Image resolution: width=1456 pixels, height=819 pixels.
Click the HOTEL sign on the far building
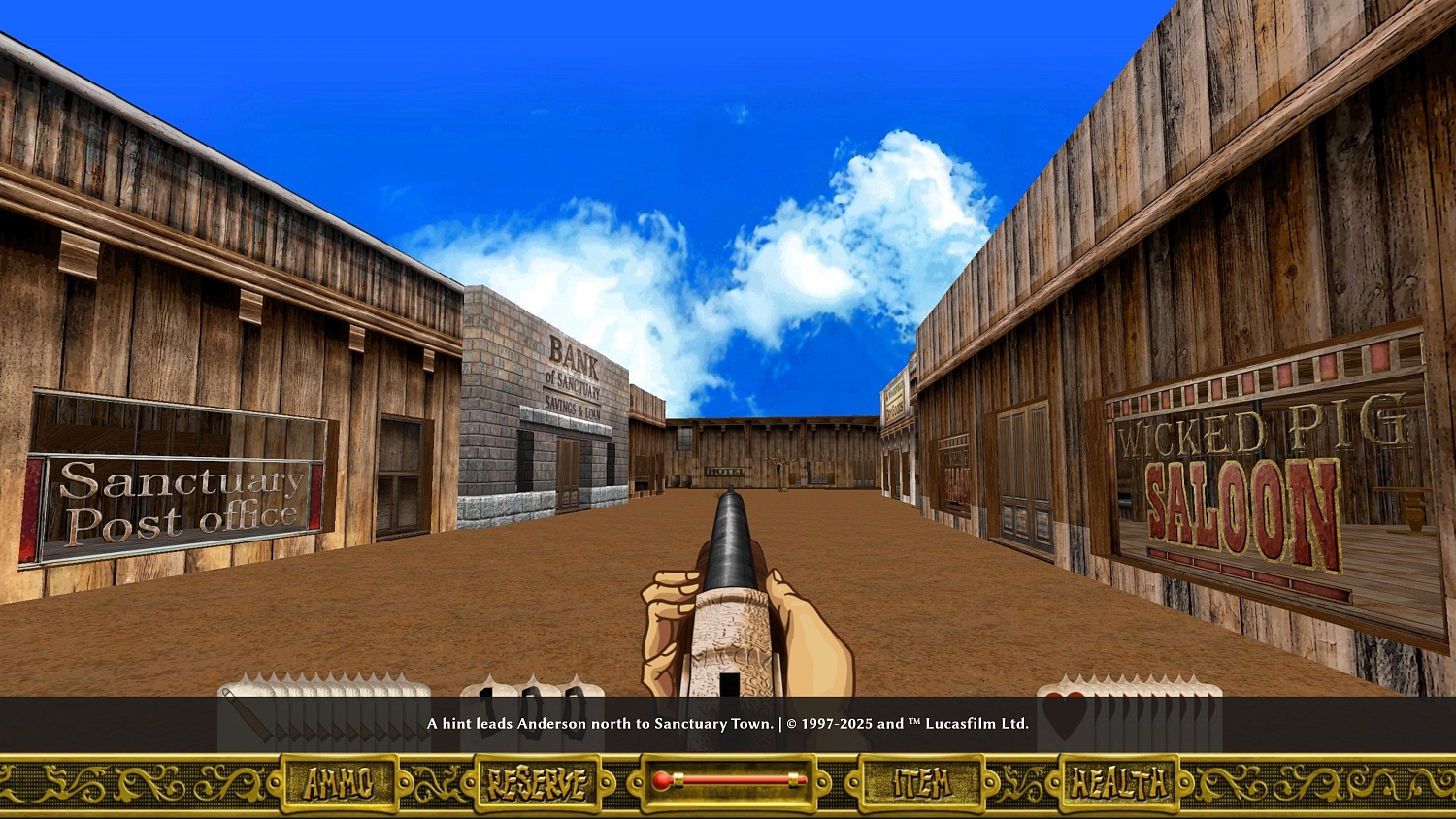[x=723, y=471]
